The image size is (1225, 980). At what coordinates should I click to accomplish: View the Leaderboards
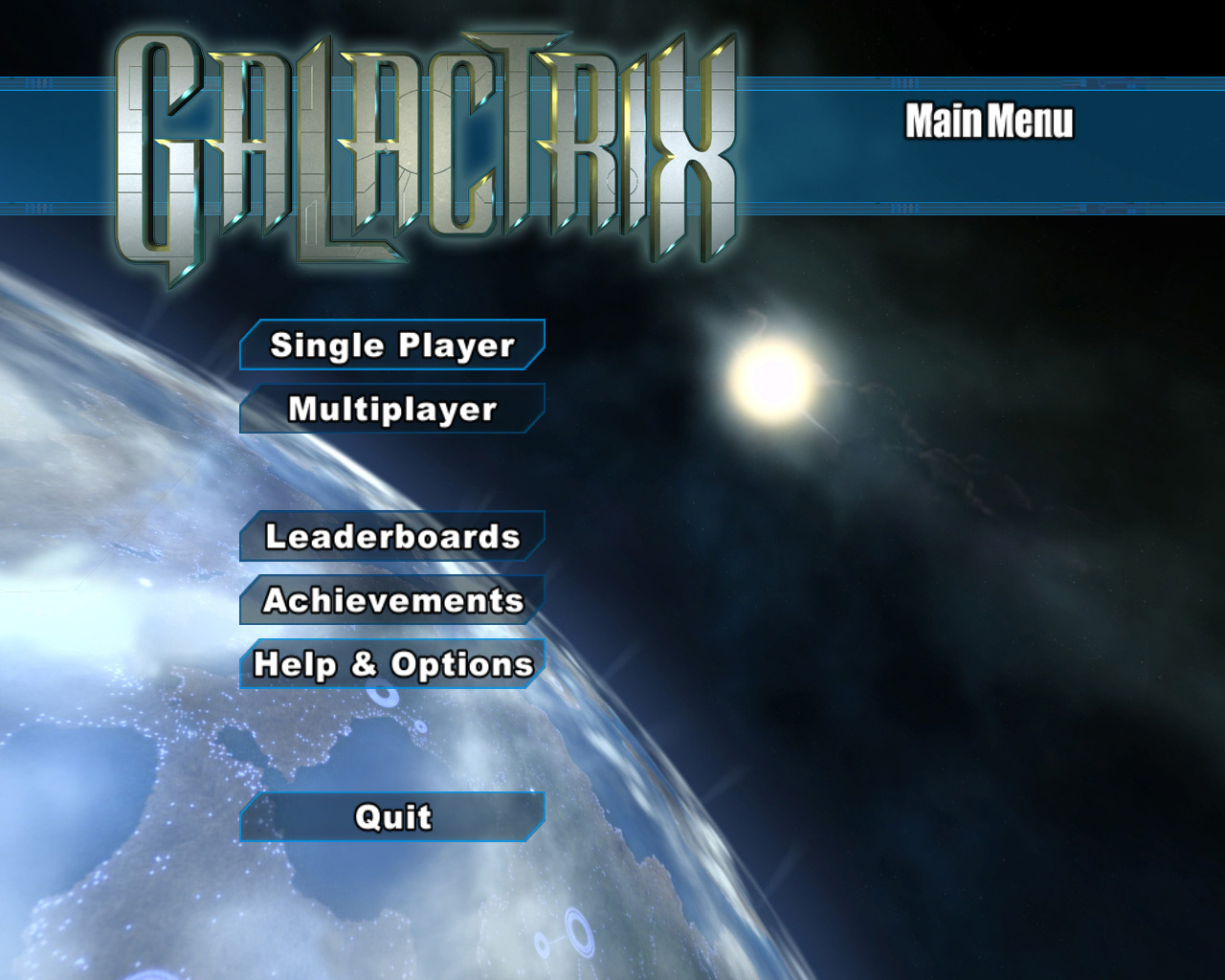coord(392,536)
